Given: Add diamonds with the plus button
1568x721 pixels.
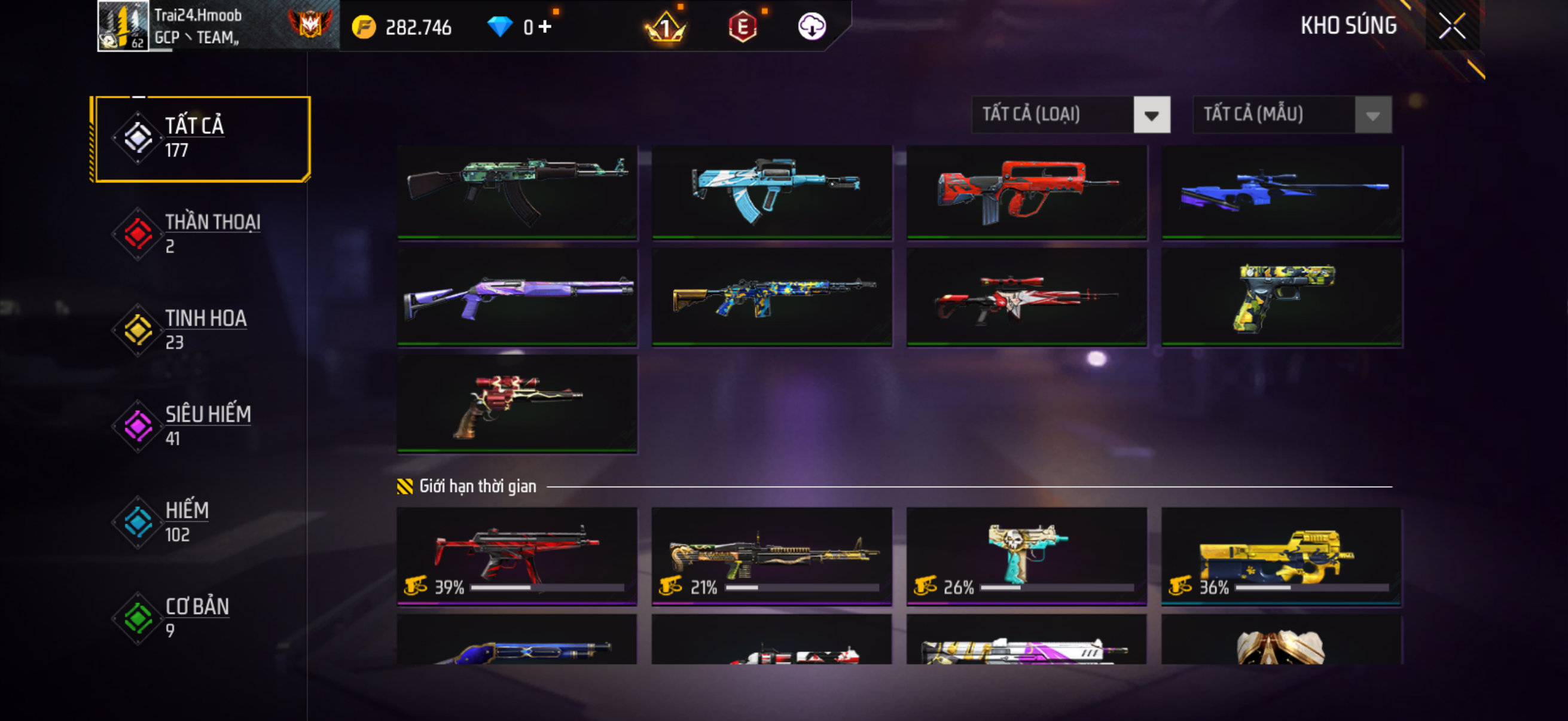Looking at the screenshot, I should click(545, 27).
